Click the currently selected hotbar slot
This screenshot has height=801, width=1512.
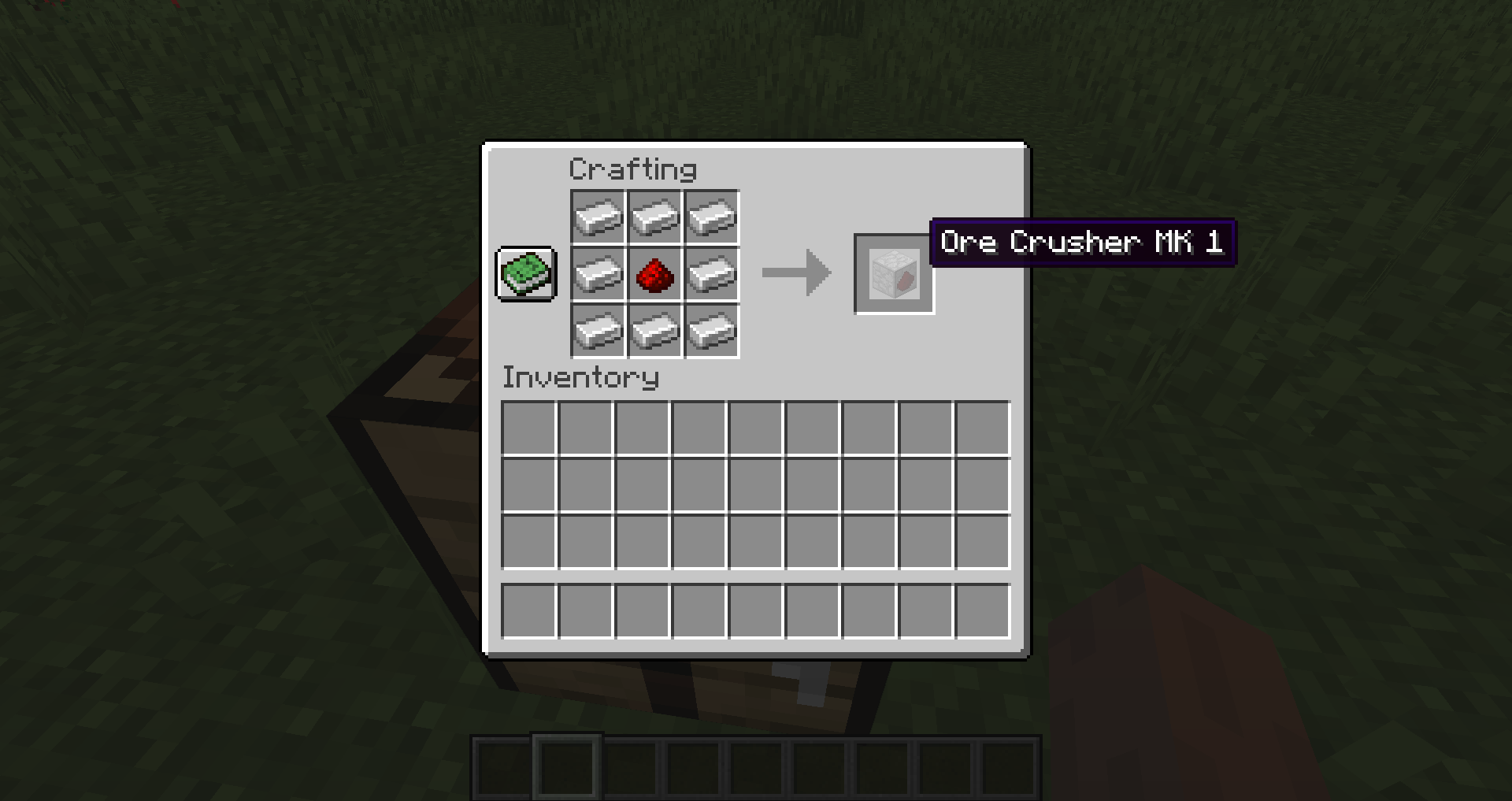pyautogui.click(x=566, y=770)
